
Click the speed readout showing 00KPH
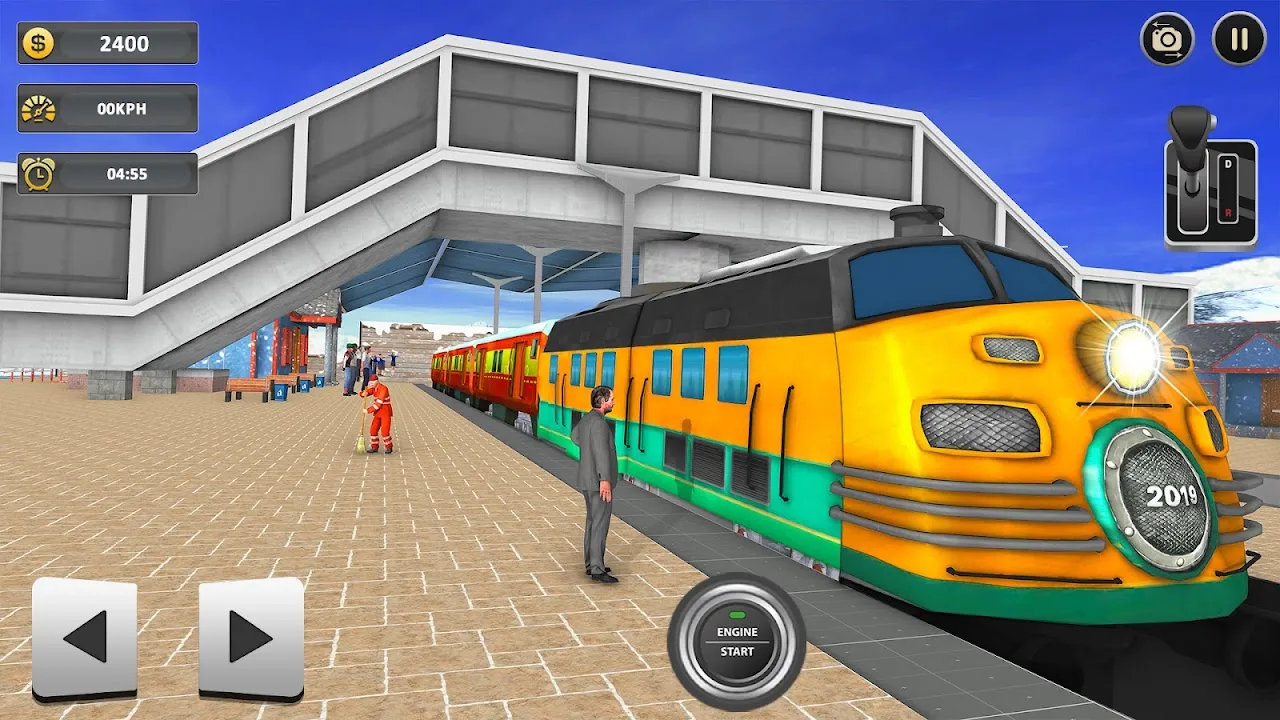120,108
